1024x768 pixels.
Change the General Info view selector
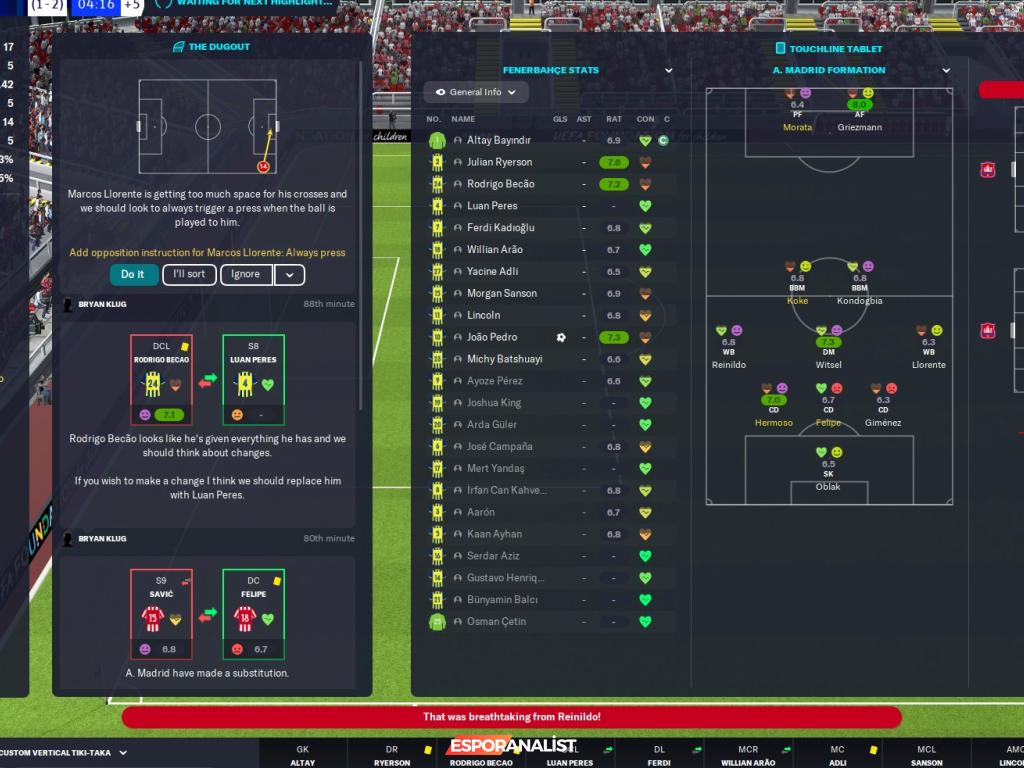click(x=476, y=93)
